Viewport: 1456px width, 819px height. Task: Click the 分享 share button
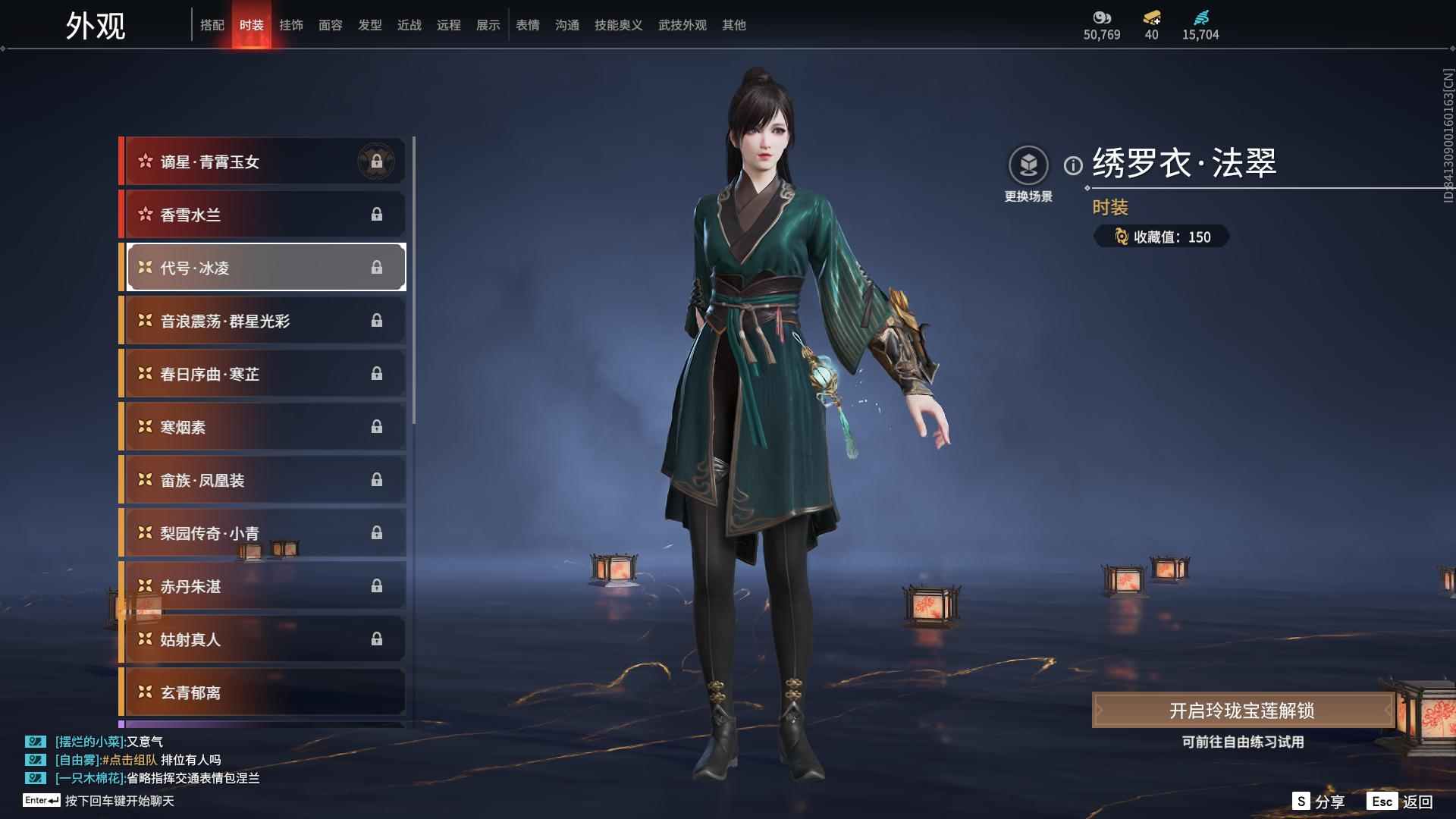click(1323, 800)
